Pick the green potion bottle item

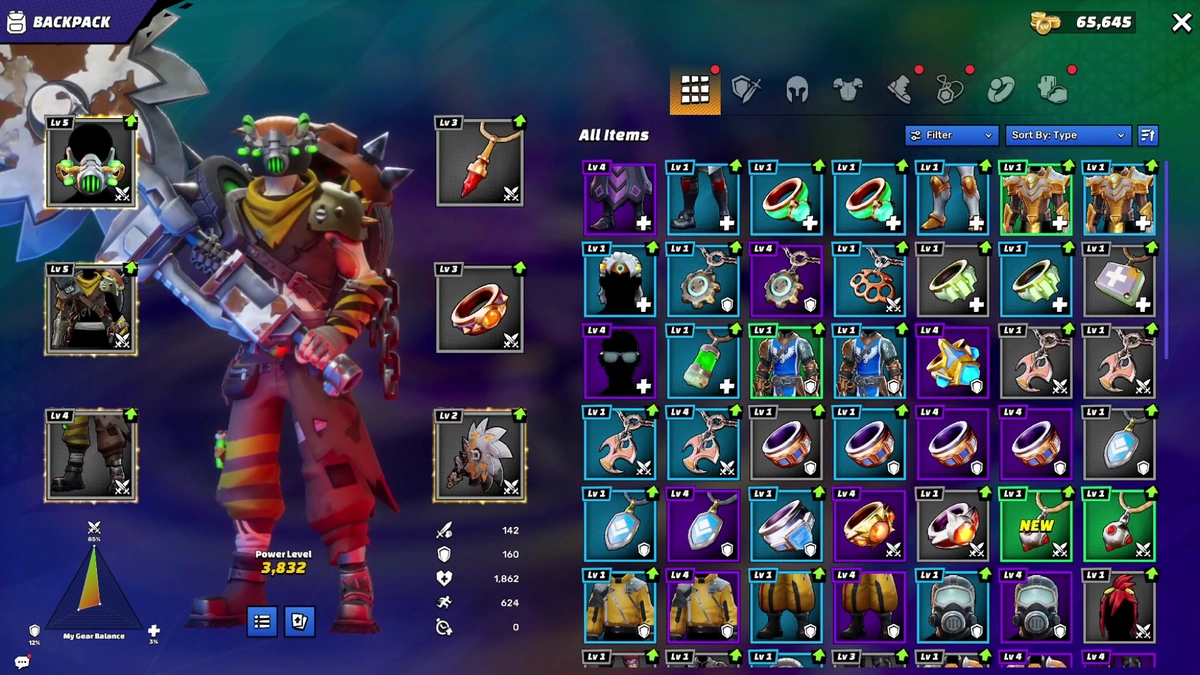(703, 361)
